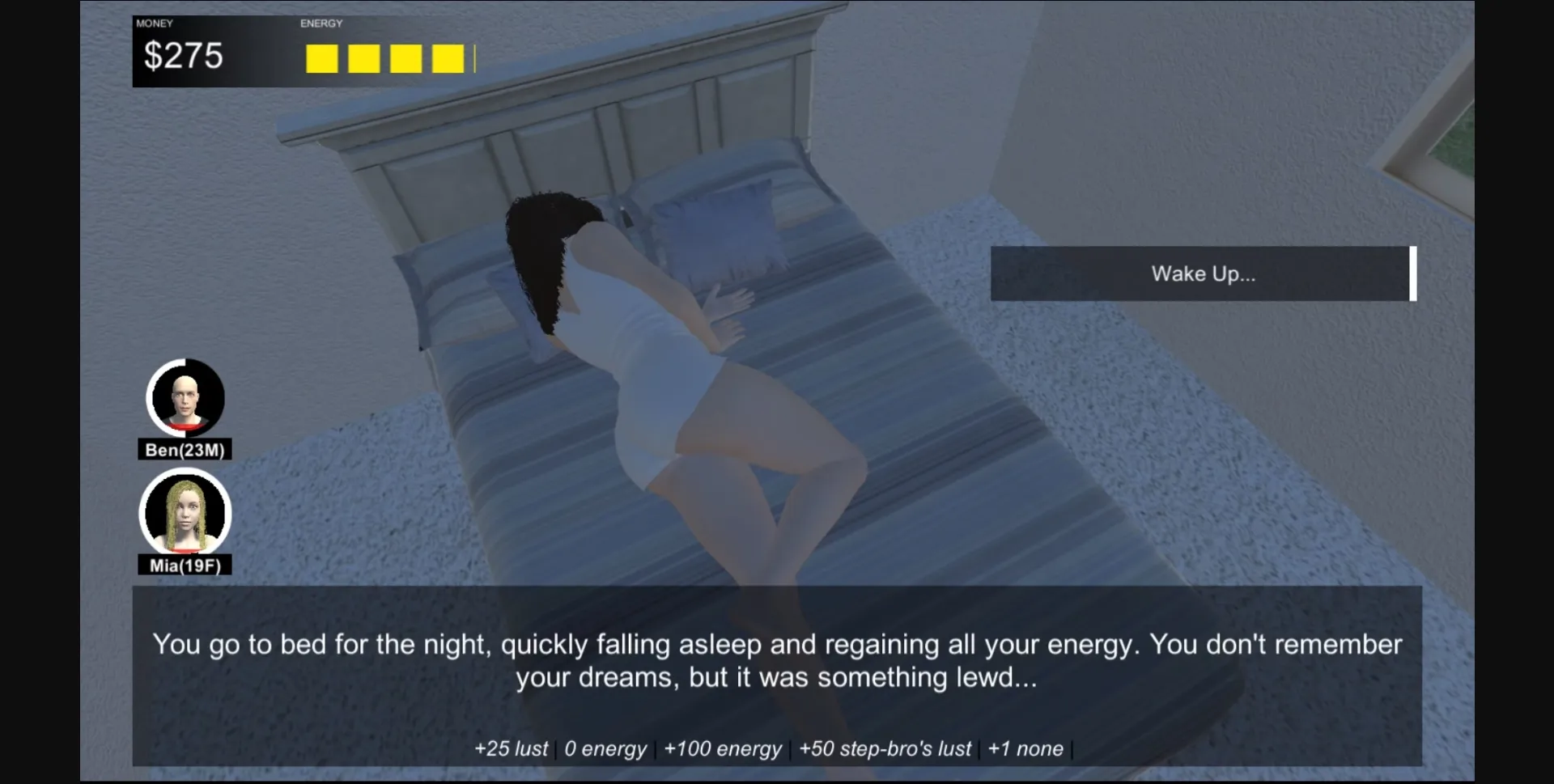Click the +1 none reward link
Image resolution: width=1554 pixels, height=784 pixels.
point(1025,748)
